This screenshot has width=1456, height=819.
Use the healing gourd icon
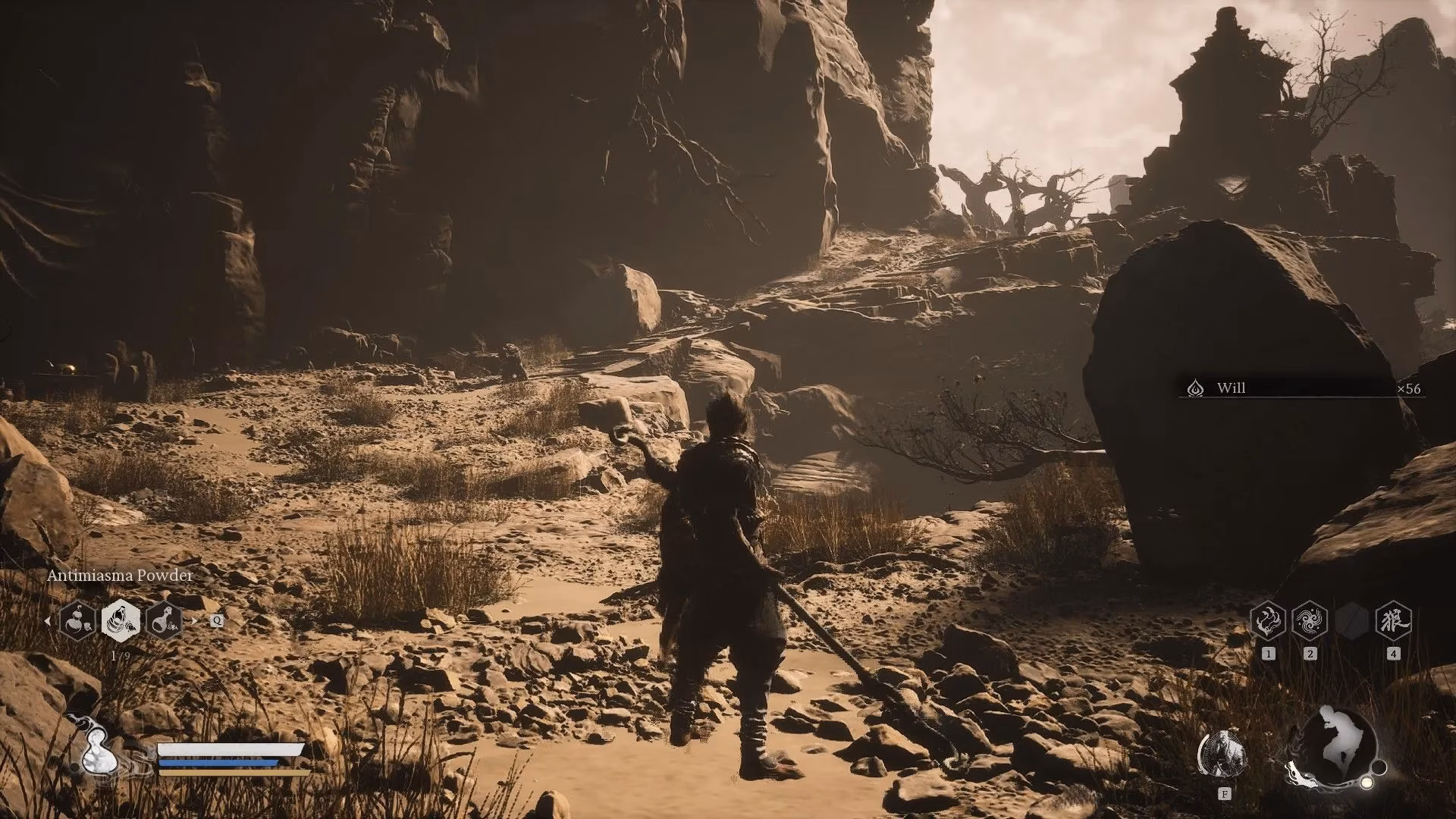[x=97, y=752]
